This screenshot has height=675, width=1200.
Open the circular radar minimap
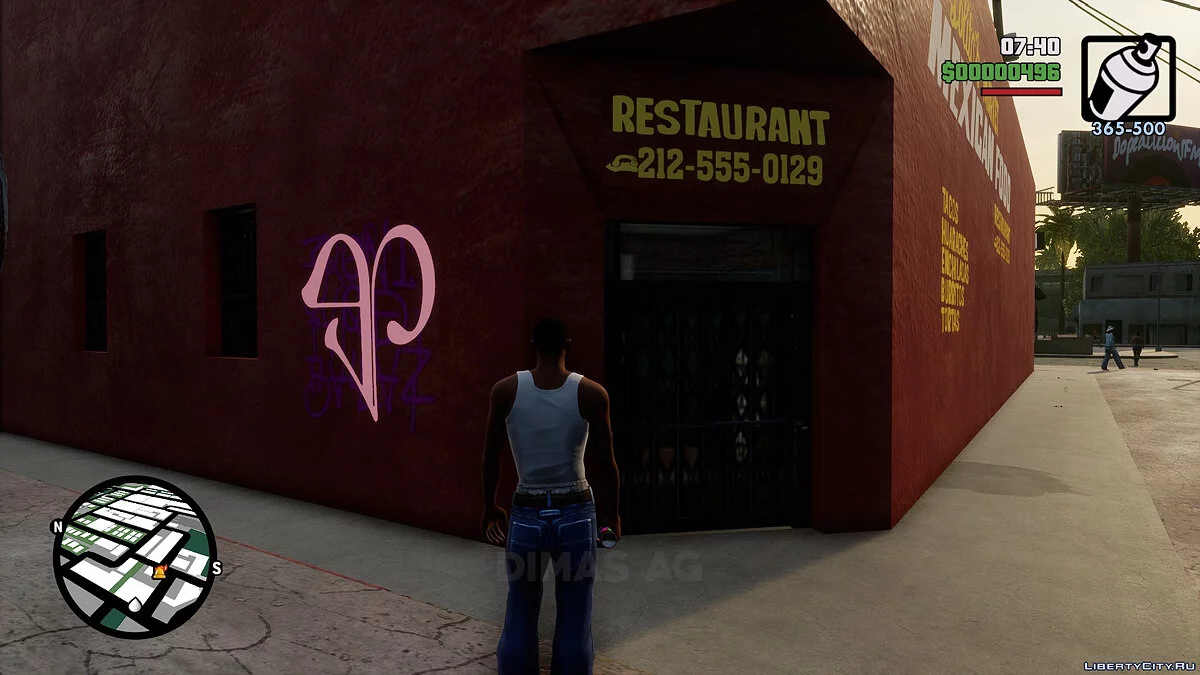tap(134, 555)
